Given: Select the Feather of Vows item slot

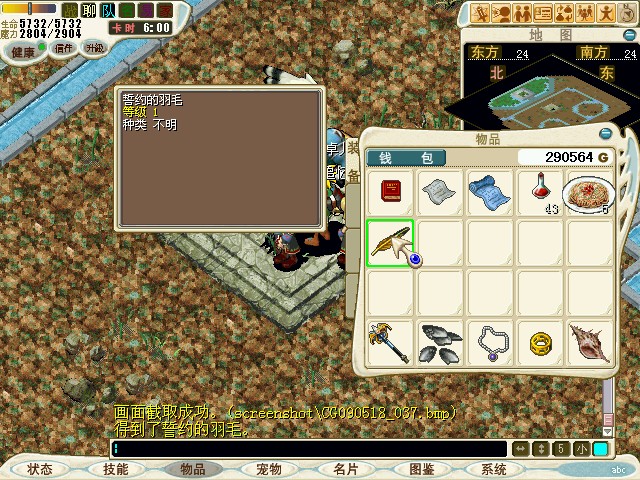Looking at the screenshot, I should pyautogui.click(x=390, y=244).
